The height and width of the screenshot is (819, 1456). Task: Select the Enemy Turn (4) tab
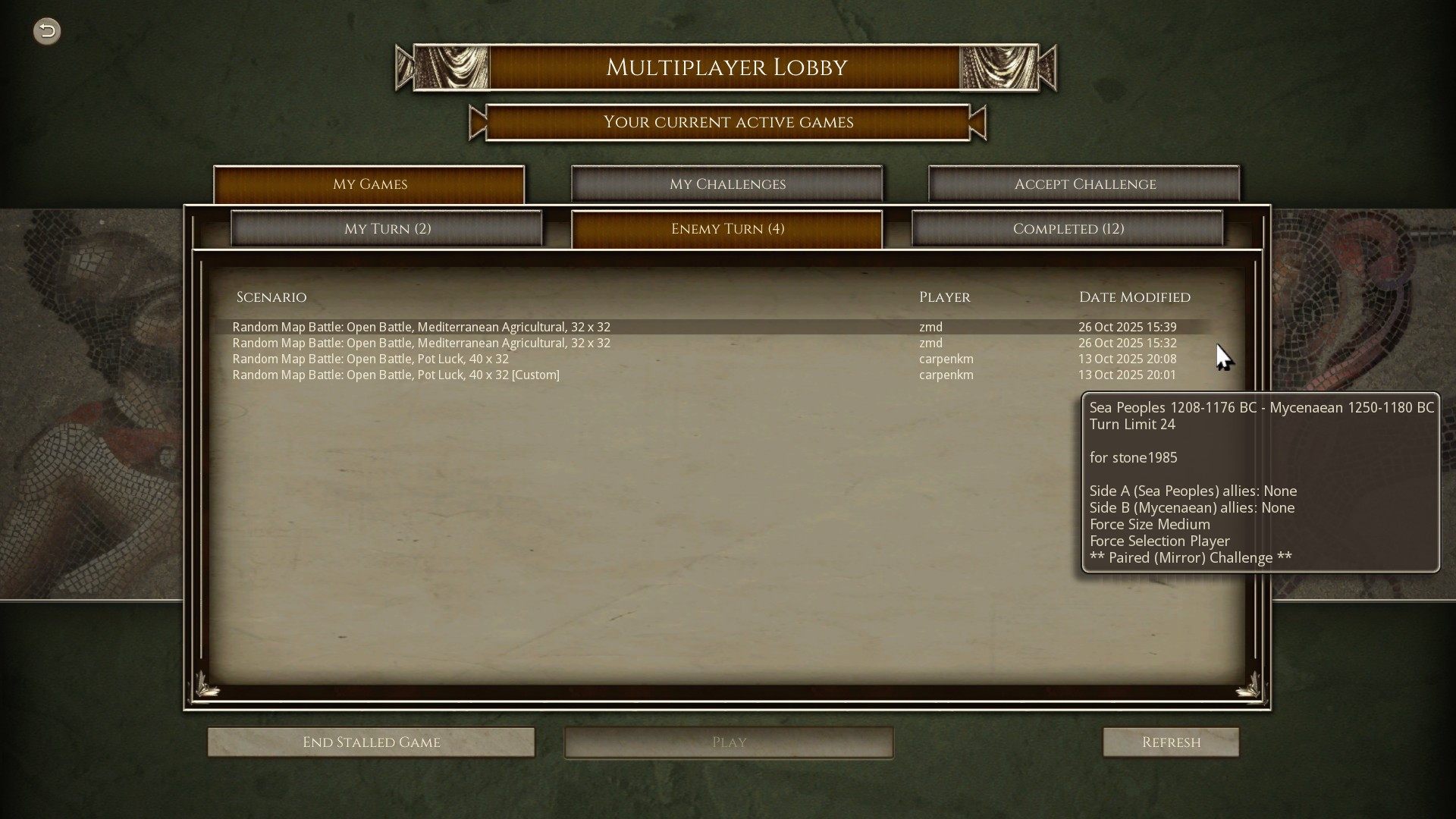coord(727,228)
